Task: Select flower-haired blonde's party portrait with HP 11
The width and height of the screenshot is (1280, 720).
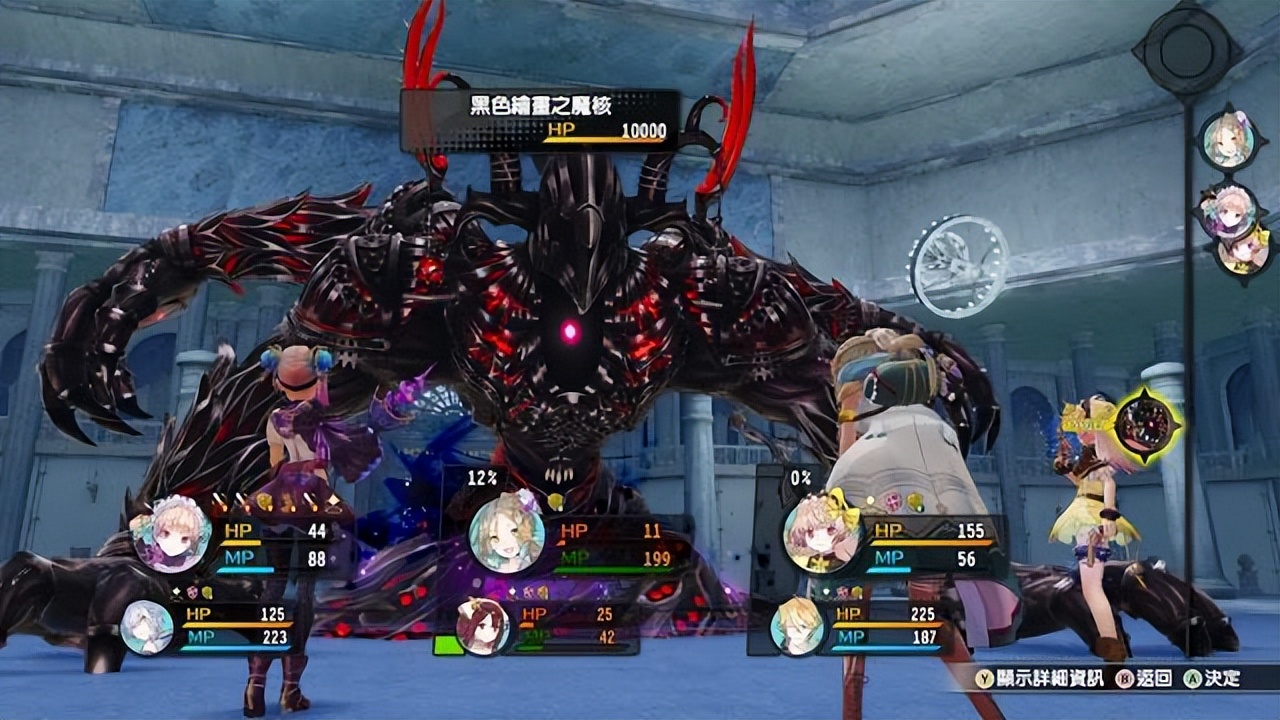Action: tap(506, 534)
